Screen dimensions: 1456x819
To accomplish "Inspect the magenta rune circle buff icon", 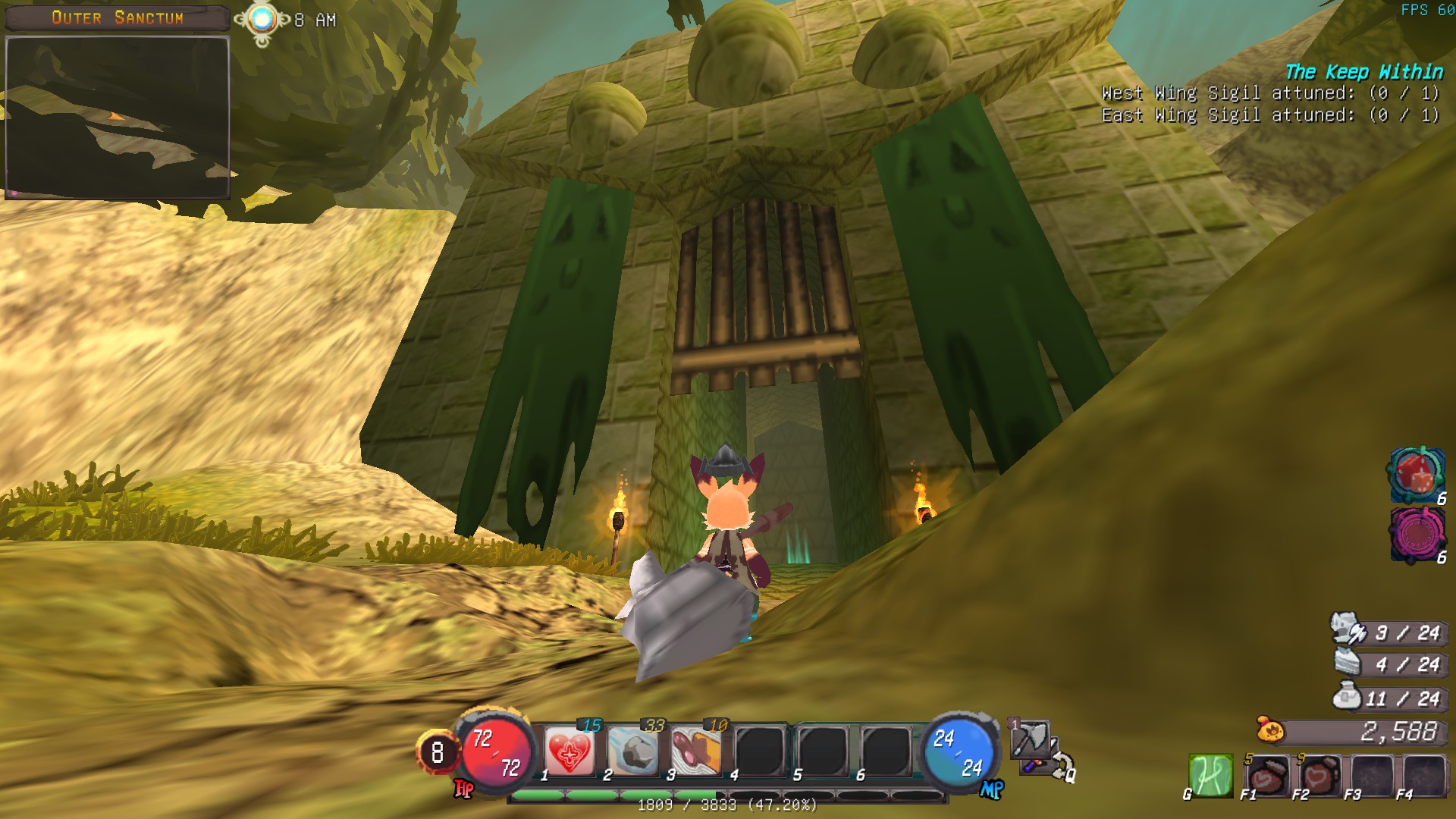I will pos(1417,534).
